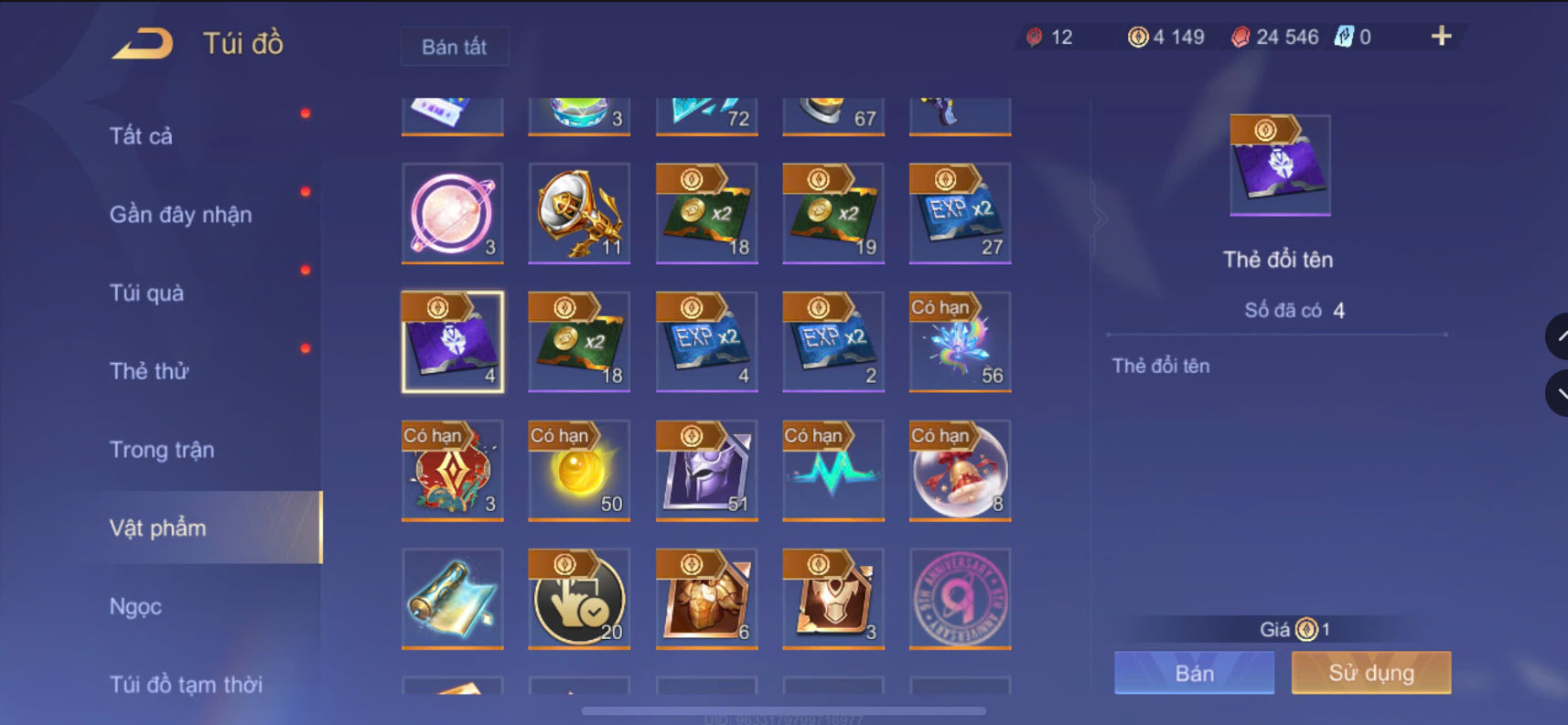Click the Bán tất button
The width and height of the screenshot is (1568, 725).
pyautogui.click(x=455, y=47)
